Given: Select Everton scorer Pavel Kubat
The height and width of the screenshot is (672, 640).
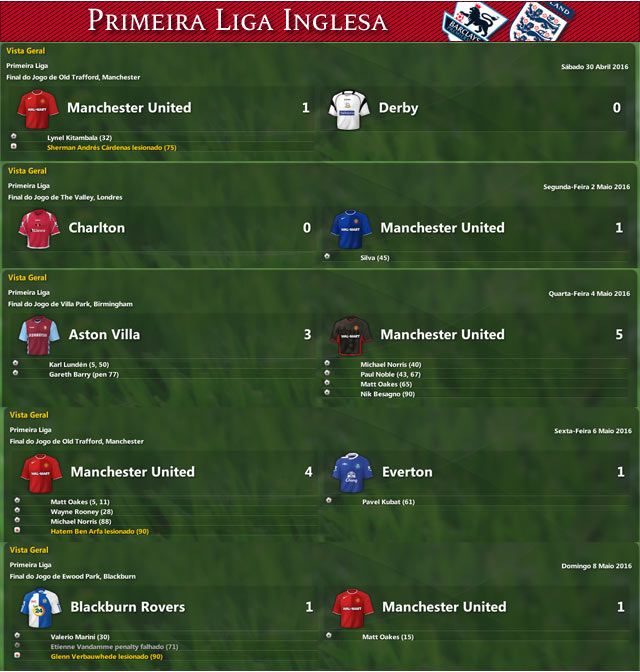Looking at the screenshot, I should (388, 501).
